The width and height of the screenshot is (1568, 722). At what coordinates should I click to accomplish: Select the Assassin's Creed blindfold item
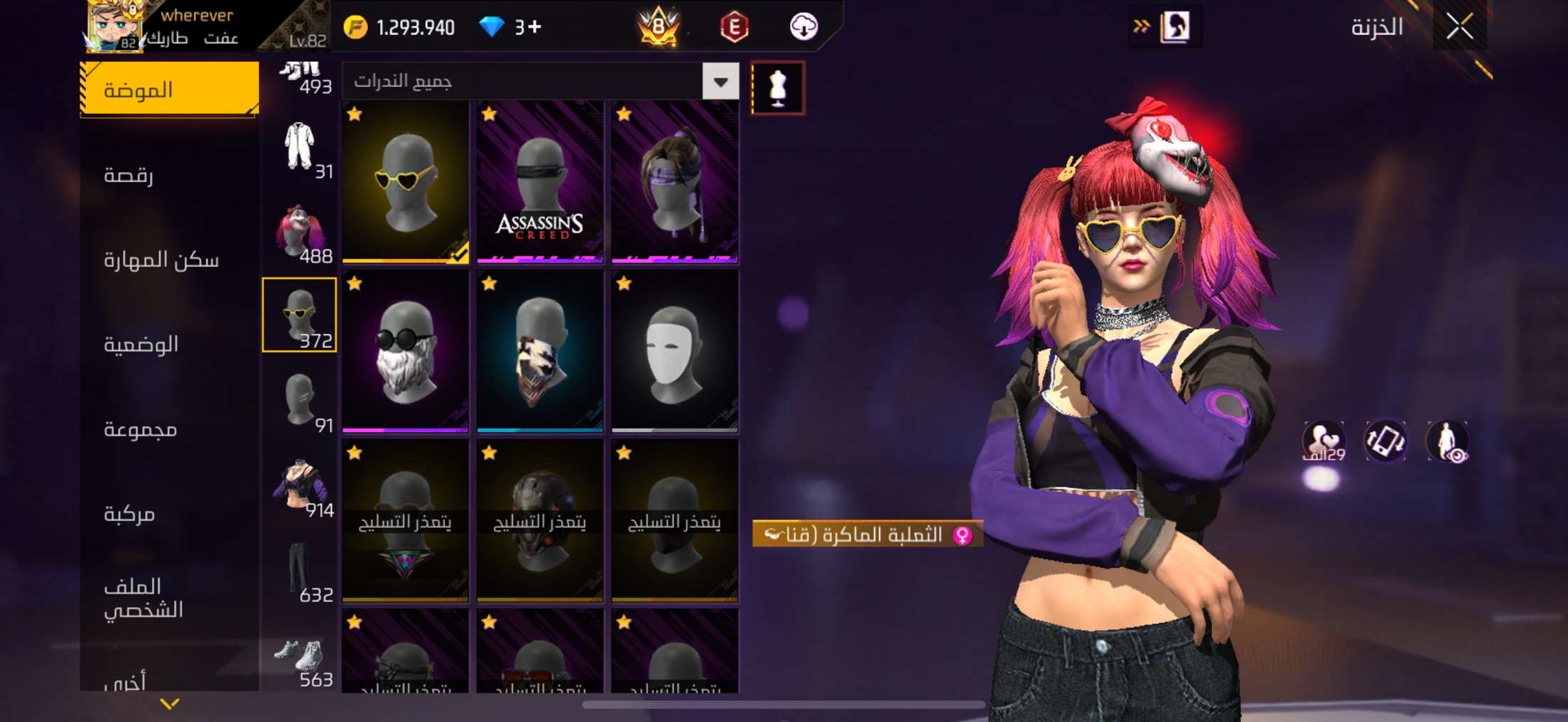[540, 182]
